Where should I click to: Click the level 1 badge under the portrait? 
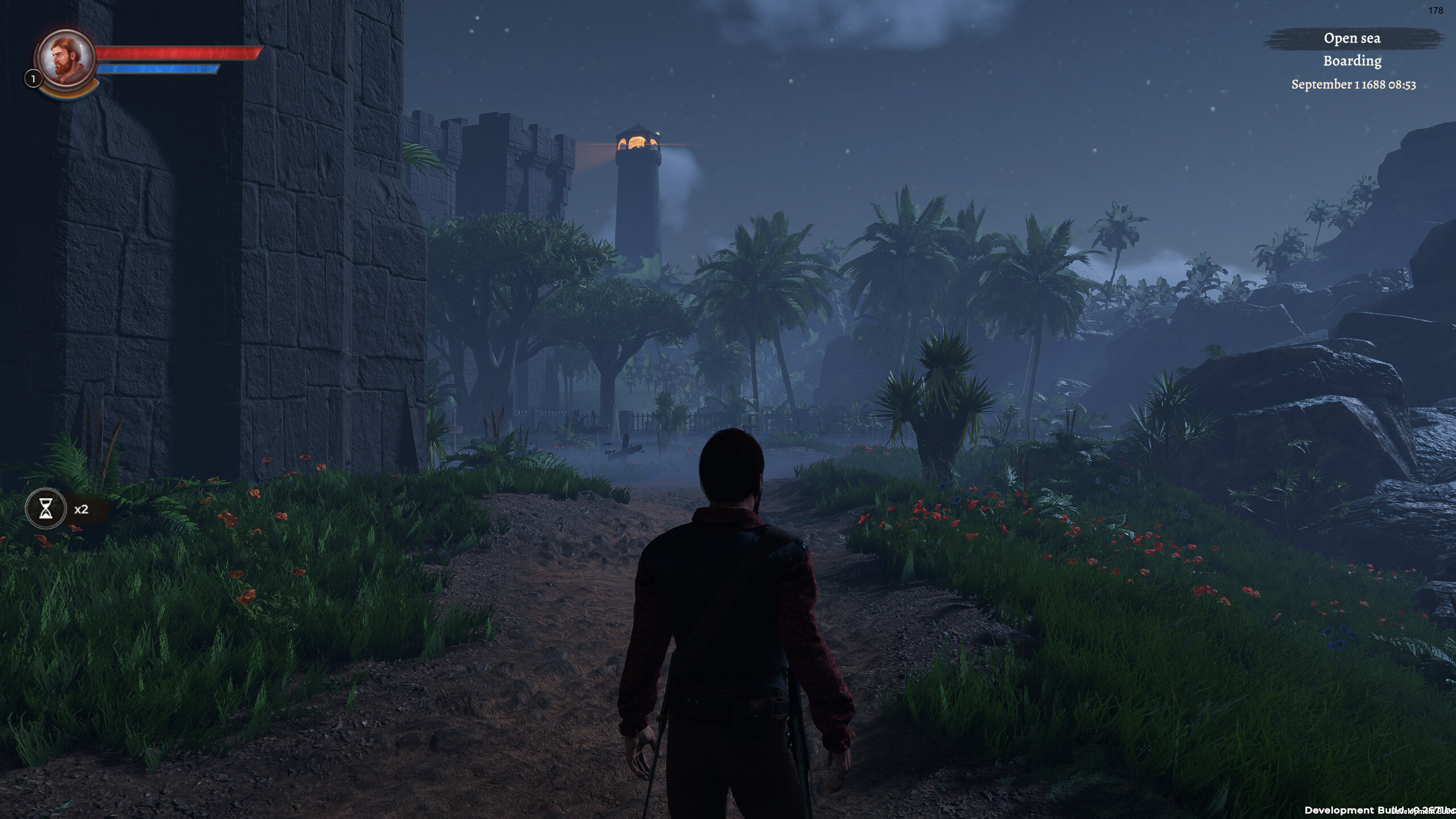click(x=32, y=79)
